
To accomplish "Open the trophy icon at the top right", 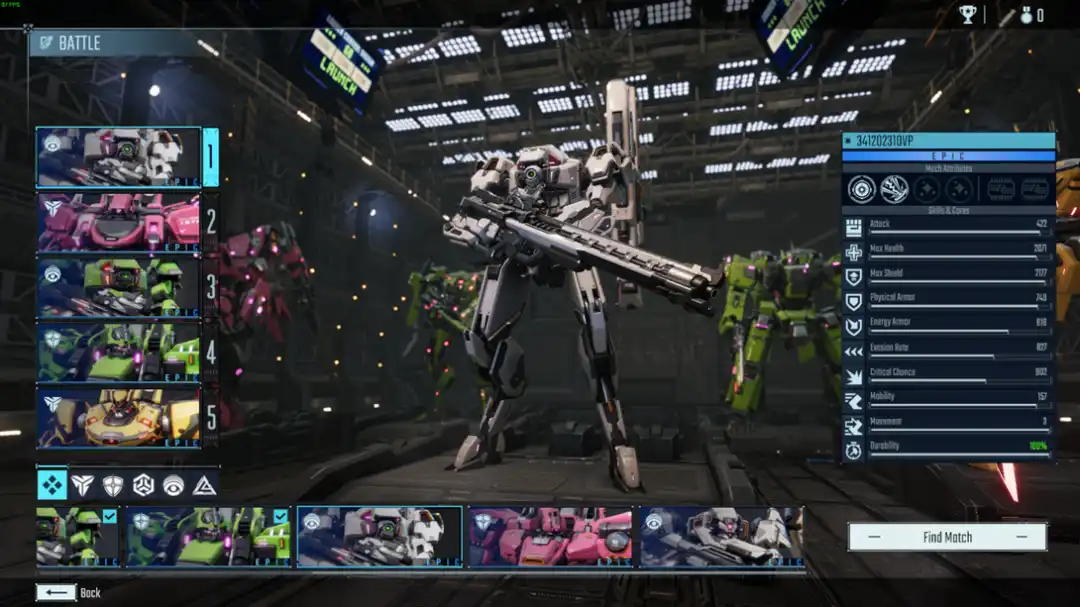I will pos(968,14).
